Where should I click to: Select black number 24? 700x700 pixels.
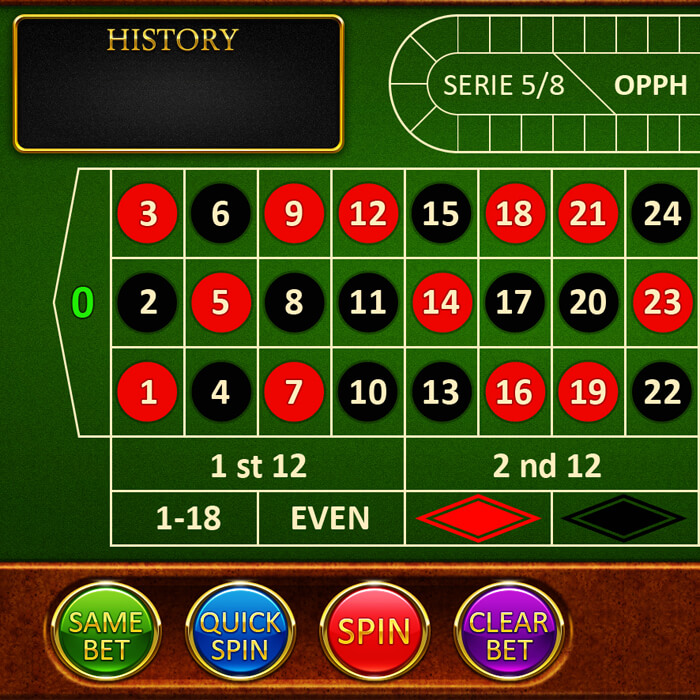pyautogui.click(x=662, y=213)
